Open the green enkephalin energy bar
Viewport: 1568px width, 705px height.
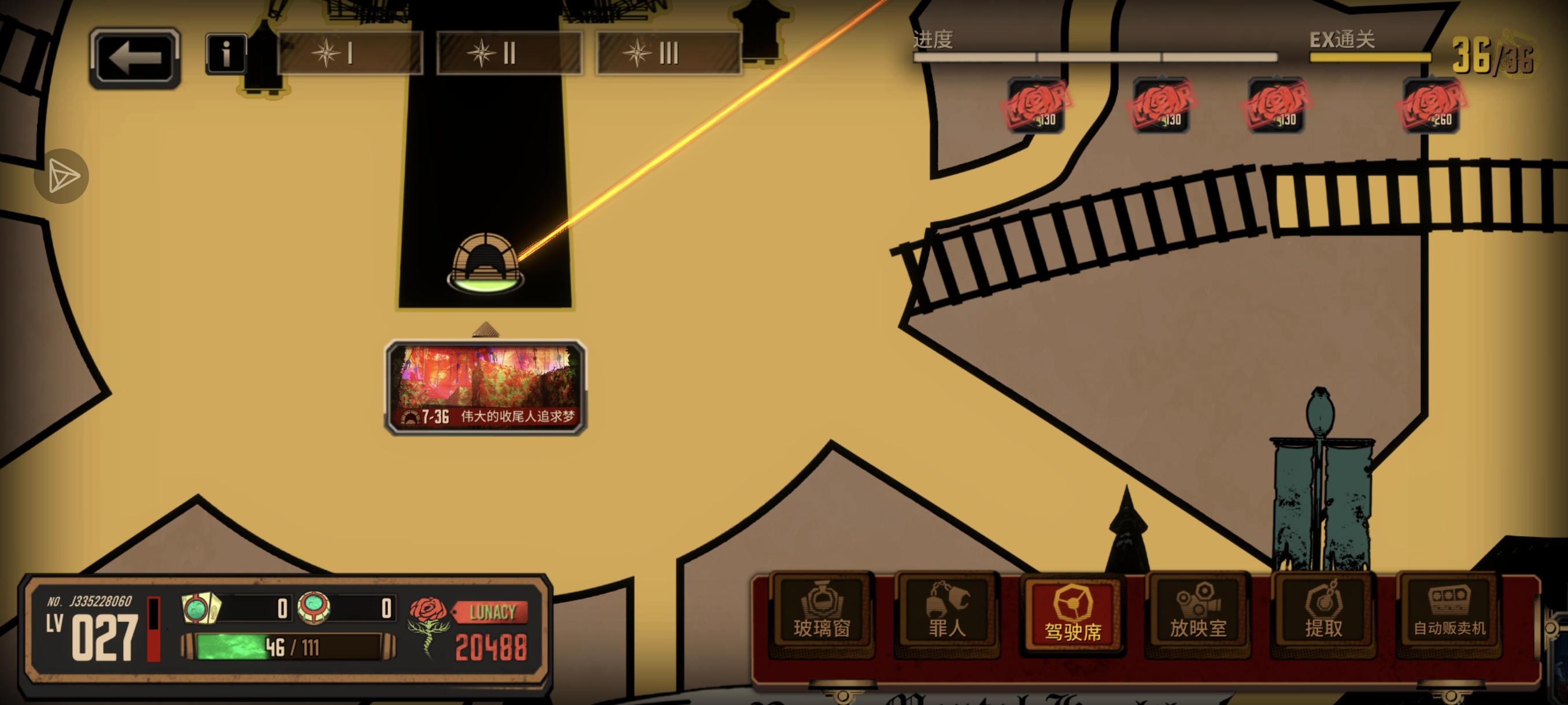point(288,647)
